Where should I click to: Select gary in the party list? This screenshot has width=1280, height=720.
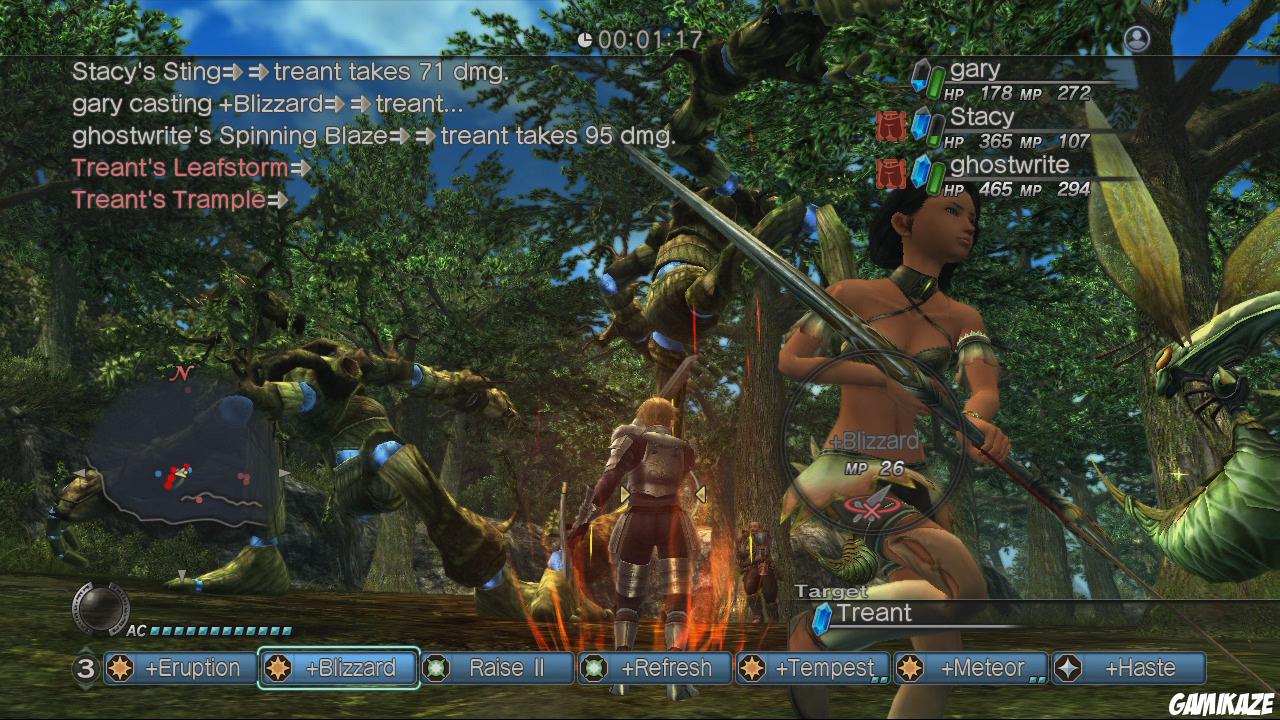tap(1000, 80)
